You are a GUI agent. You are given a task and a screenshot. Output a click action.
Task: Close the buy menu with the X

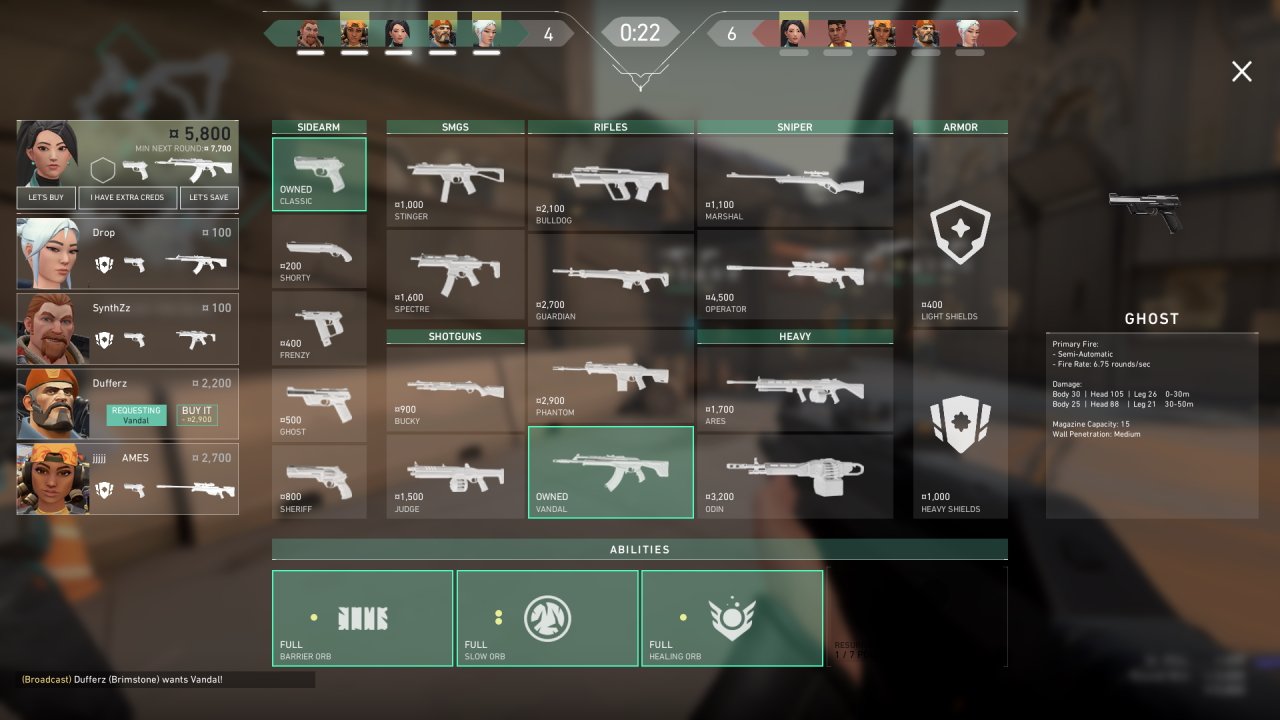(x=1241, y=71)
